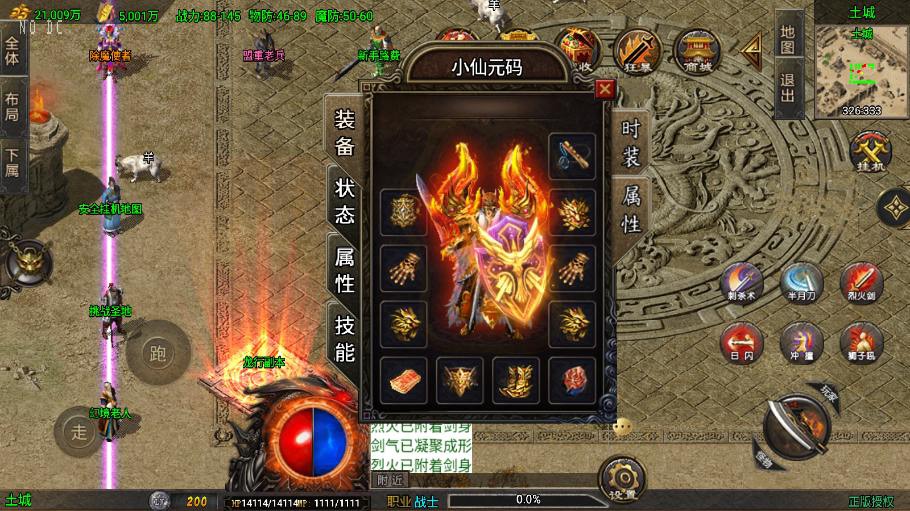
Task: Tap the 走 walk button
Action: [80, 431]
